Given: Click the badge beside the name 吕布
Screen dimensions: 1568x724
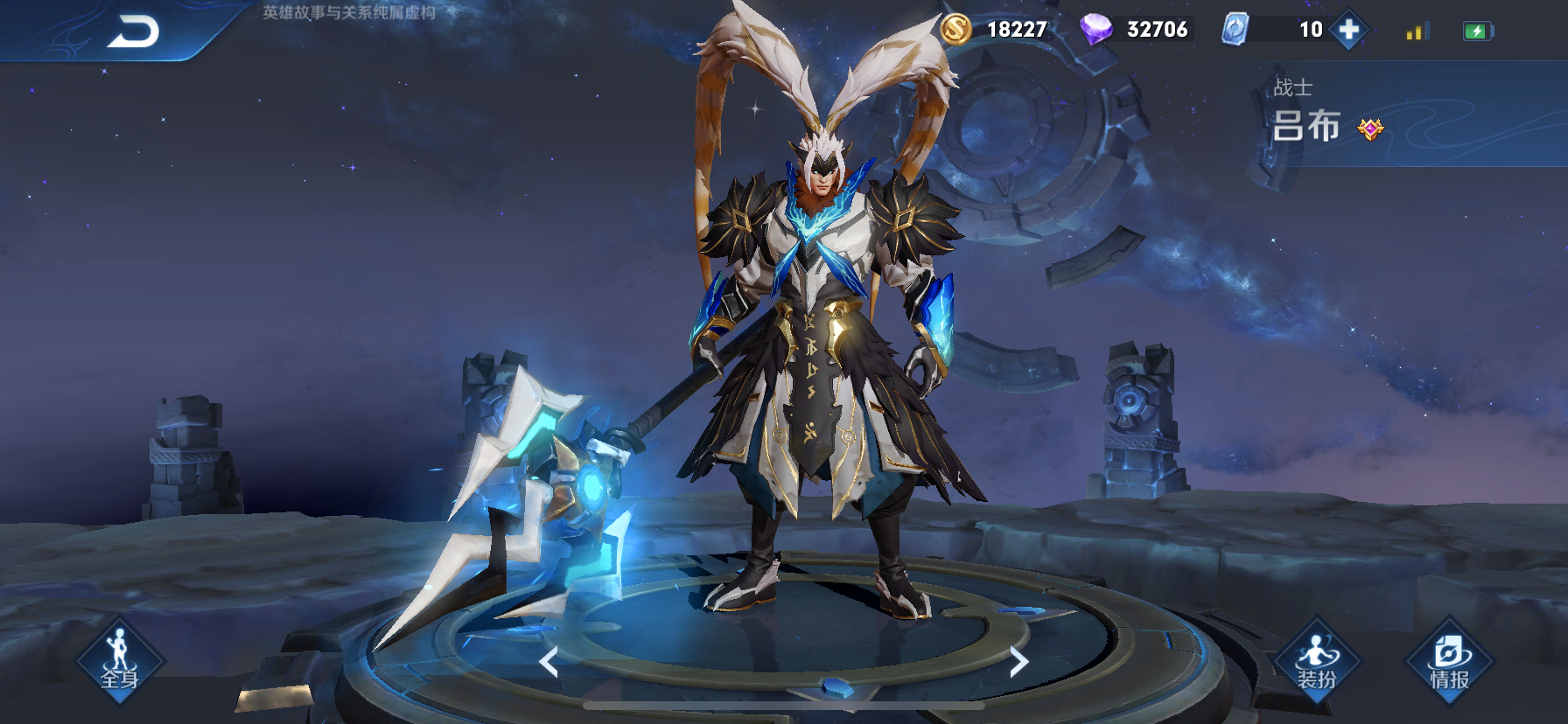Looking at the screenshot, I should (1370, 129).
